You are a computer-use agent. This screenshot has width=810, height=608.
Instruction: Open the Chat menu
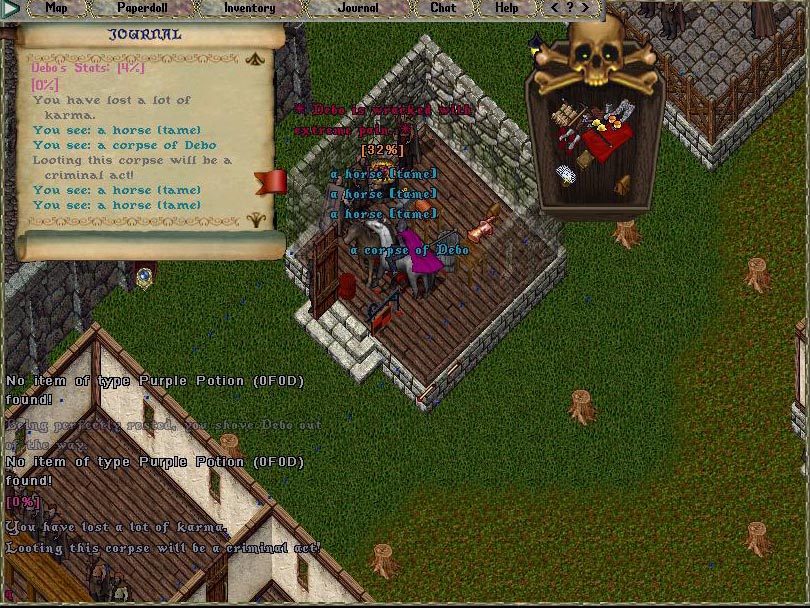tap(443, 8)
